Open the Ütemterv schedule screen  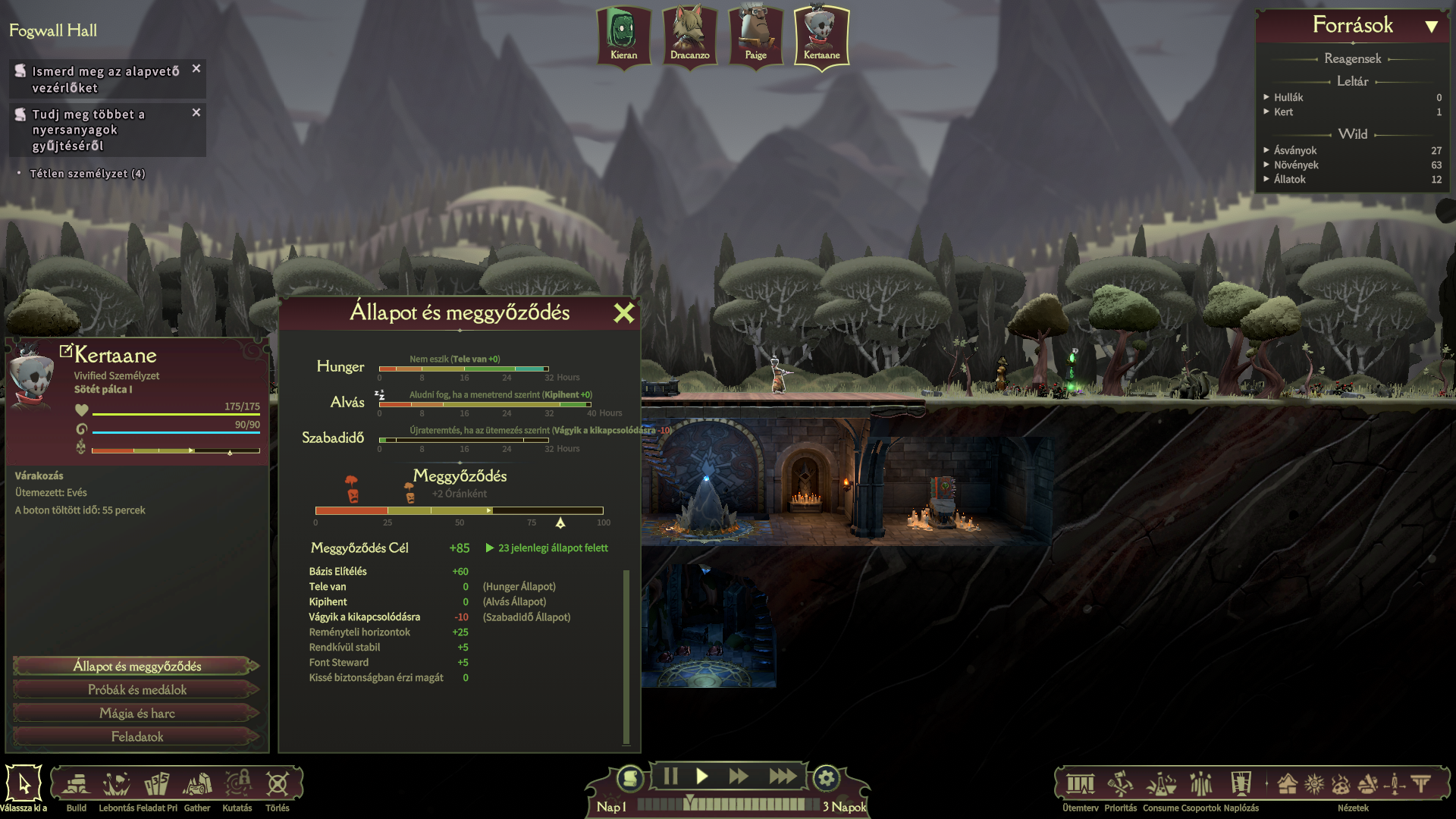tap(1080, 786)
